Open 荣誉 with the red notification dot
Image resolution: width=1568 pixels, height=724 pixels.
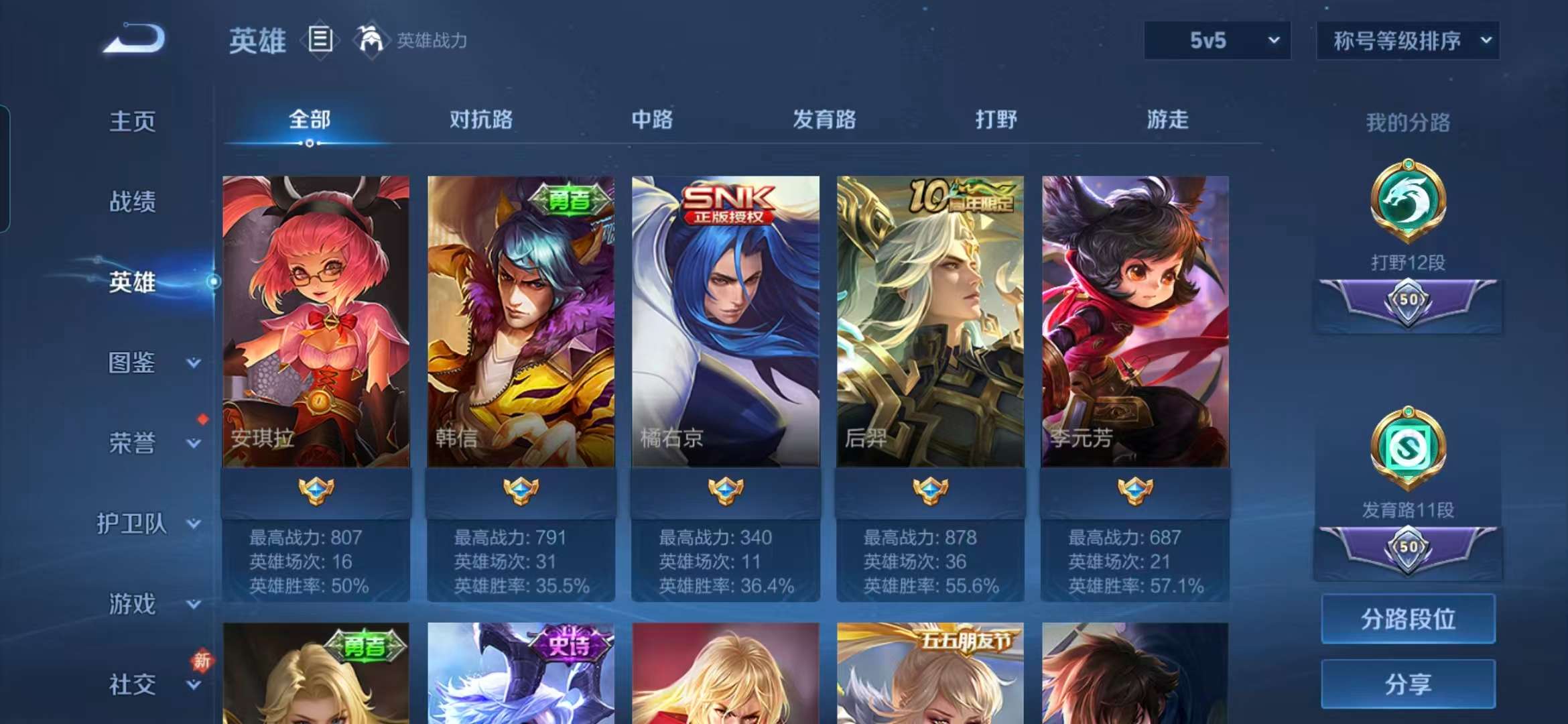click(x=133, y=443)
